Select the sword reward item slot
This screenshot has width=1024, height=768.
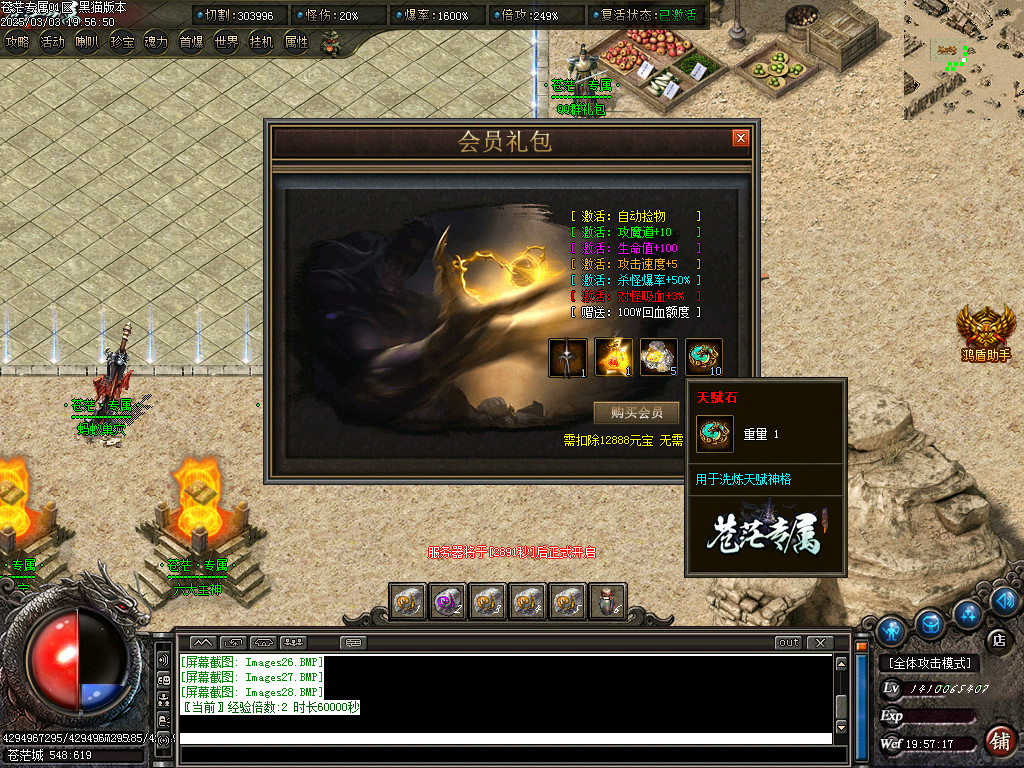click(x=567, y=357)
